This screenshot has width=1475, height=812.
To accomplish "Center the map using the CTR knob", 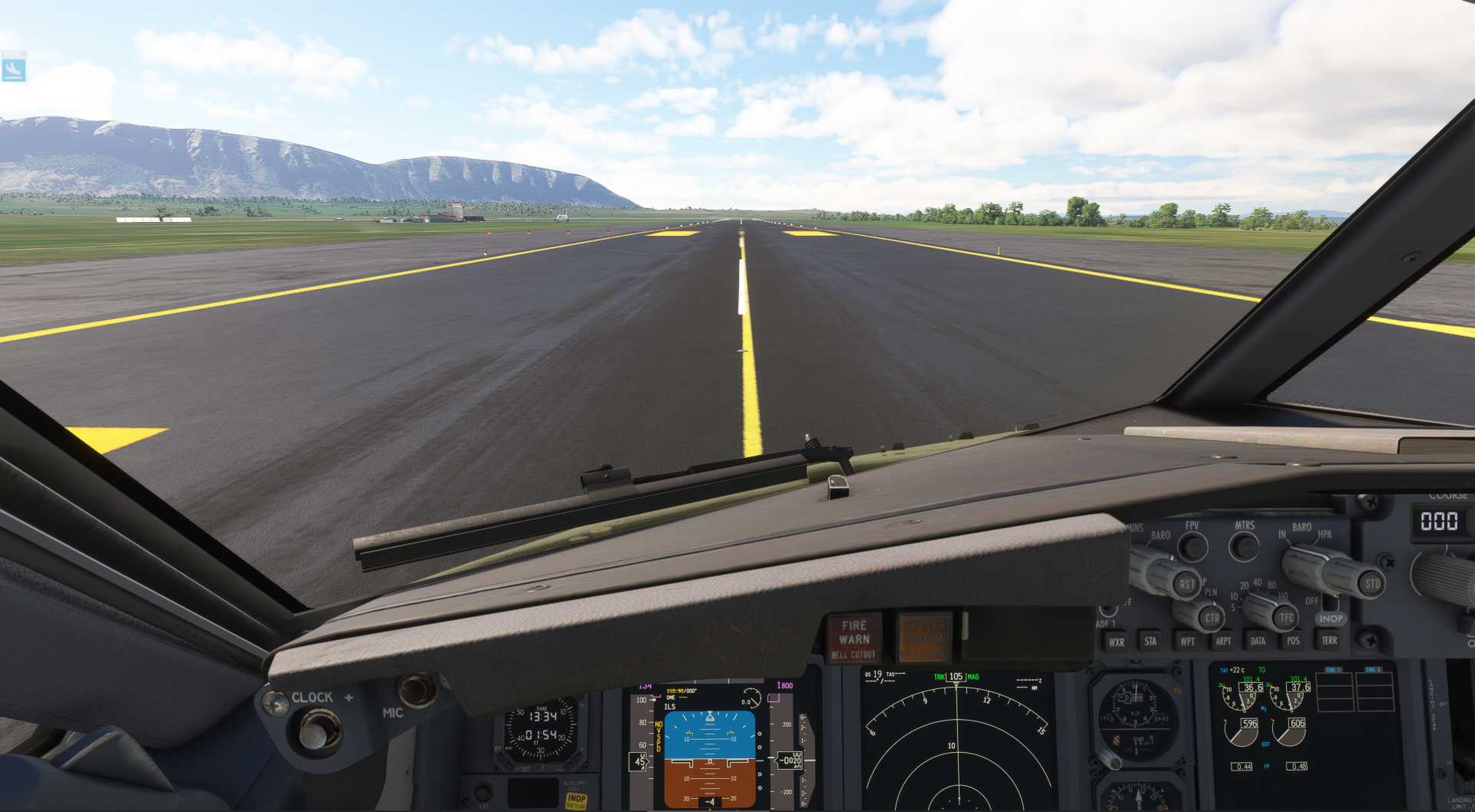I will tap(1211, 618).
